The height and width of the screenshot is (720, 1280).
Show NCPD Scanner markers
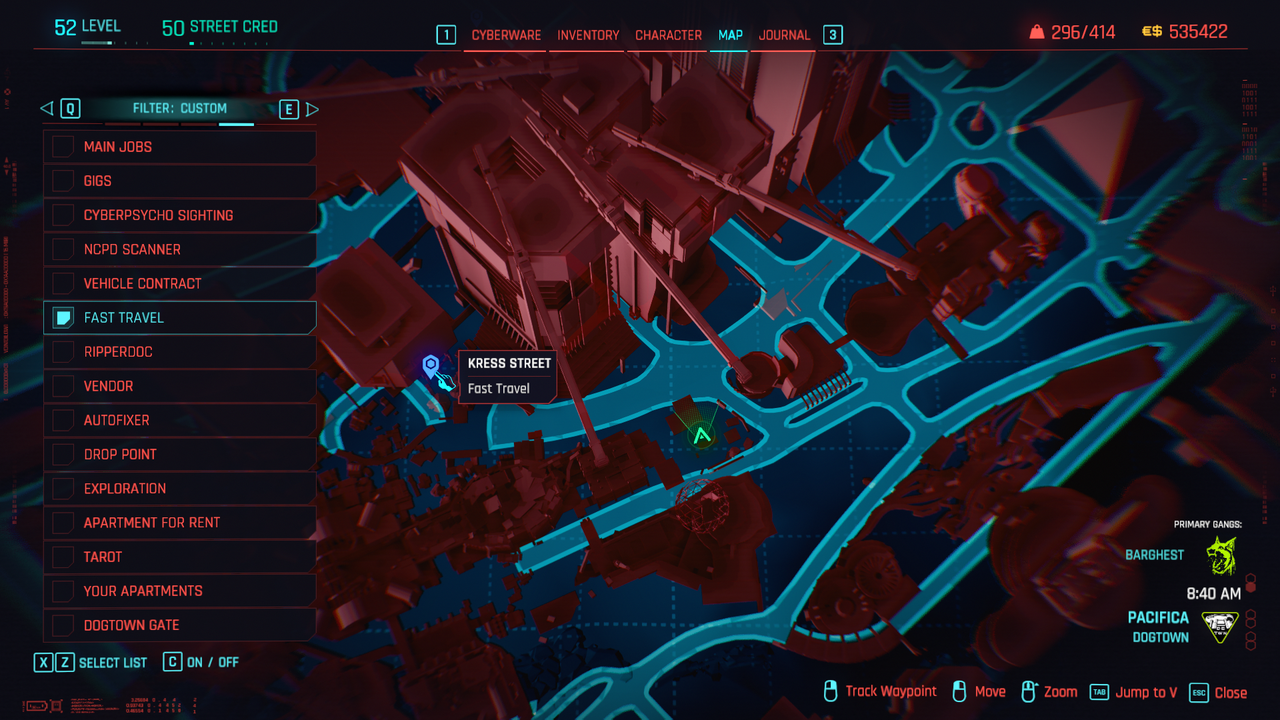click(x=64, y=249)
